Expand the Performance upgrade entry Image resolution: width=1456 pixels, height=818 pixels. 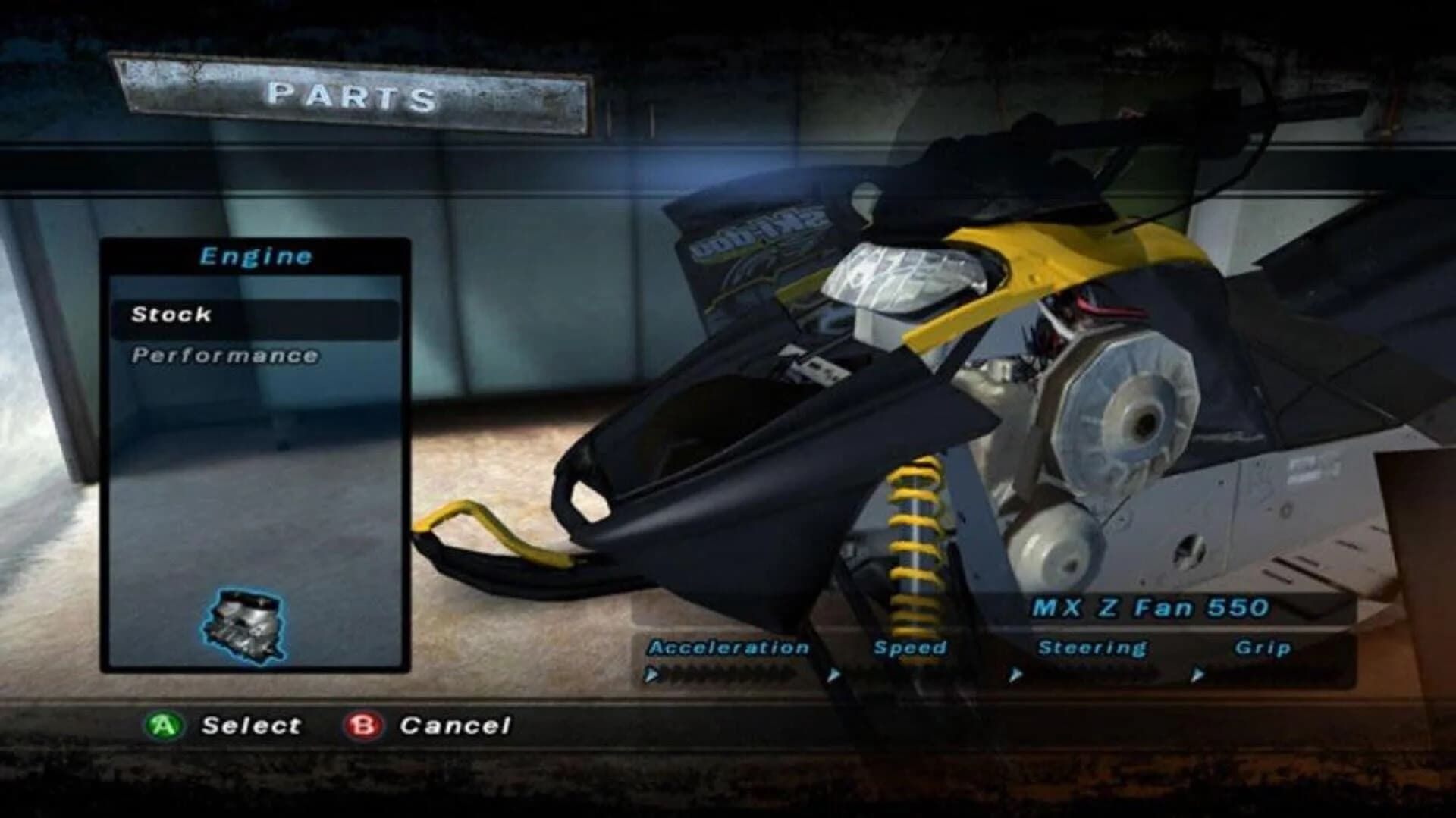point(225,353)
